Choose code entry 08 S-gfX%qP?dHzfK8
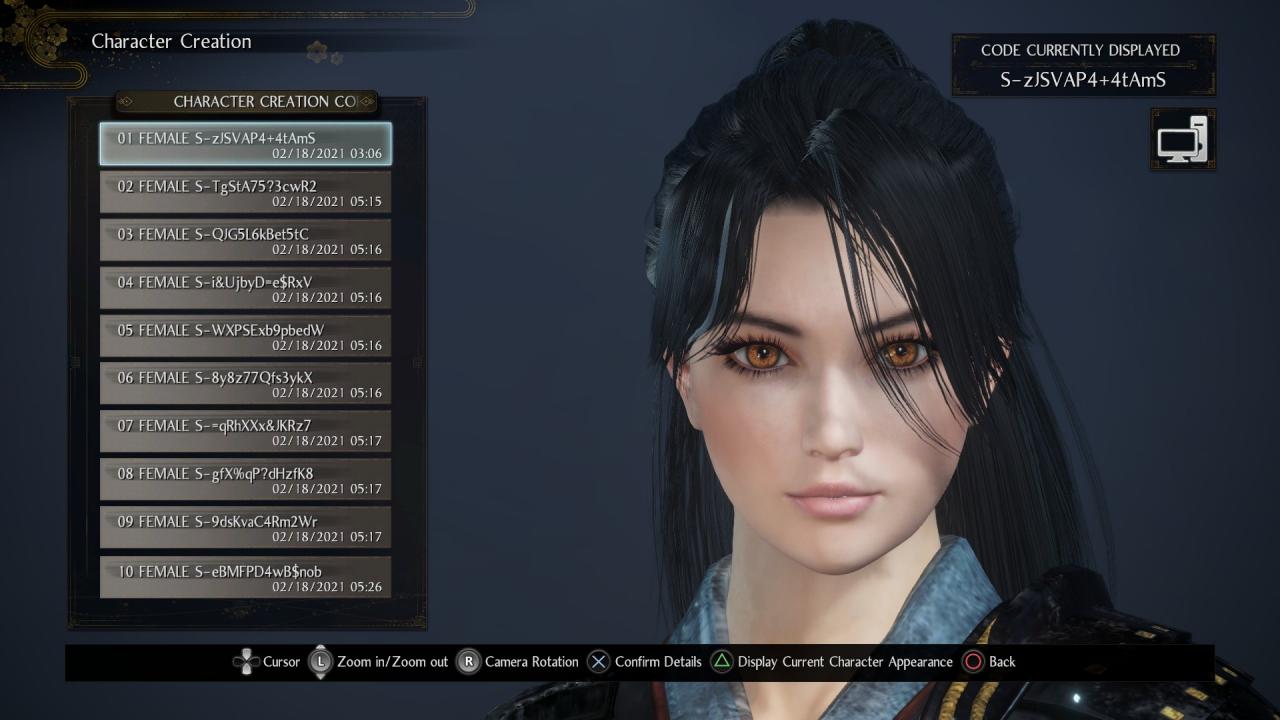Screen dimensions: 1280x720 (x=245, y=480)
